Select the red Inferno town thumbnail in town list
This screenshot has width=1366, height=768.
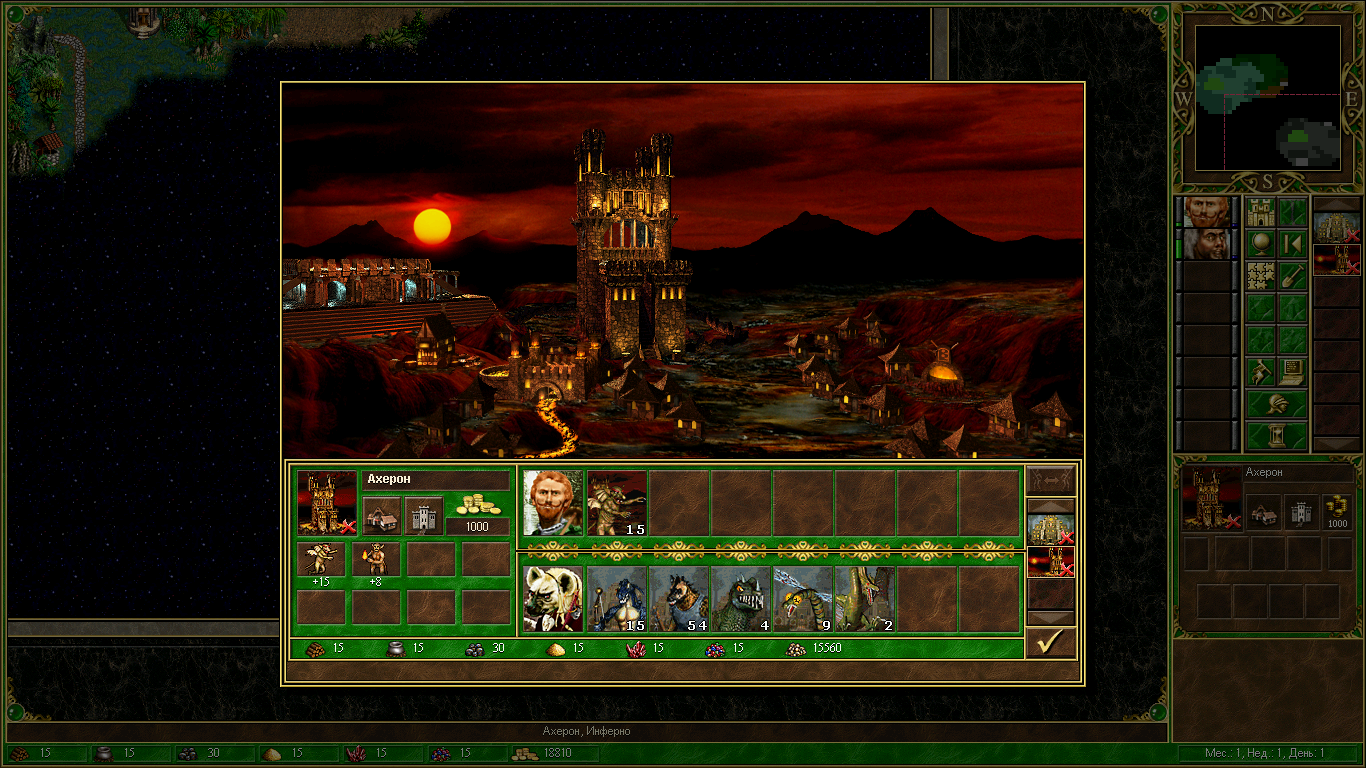[x=1050, y=562]
